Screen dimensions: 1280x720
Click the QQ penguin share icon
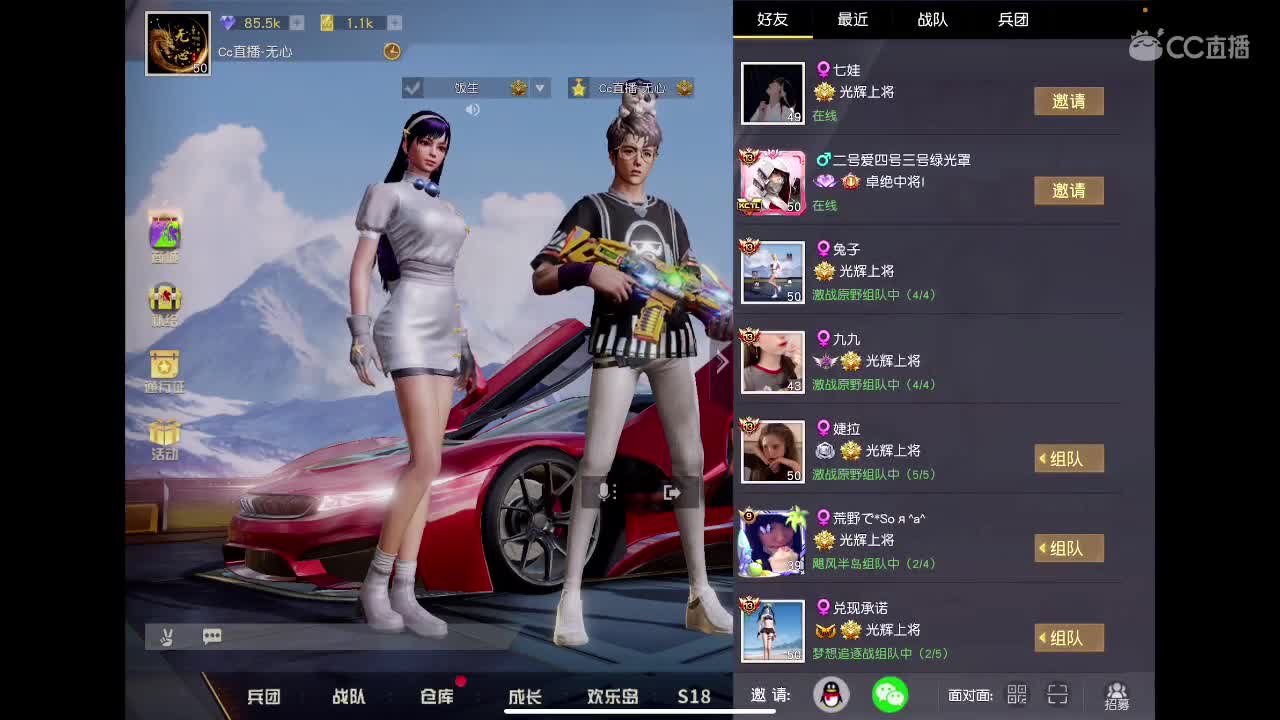point(833,694)
